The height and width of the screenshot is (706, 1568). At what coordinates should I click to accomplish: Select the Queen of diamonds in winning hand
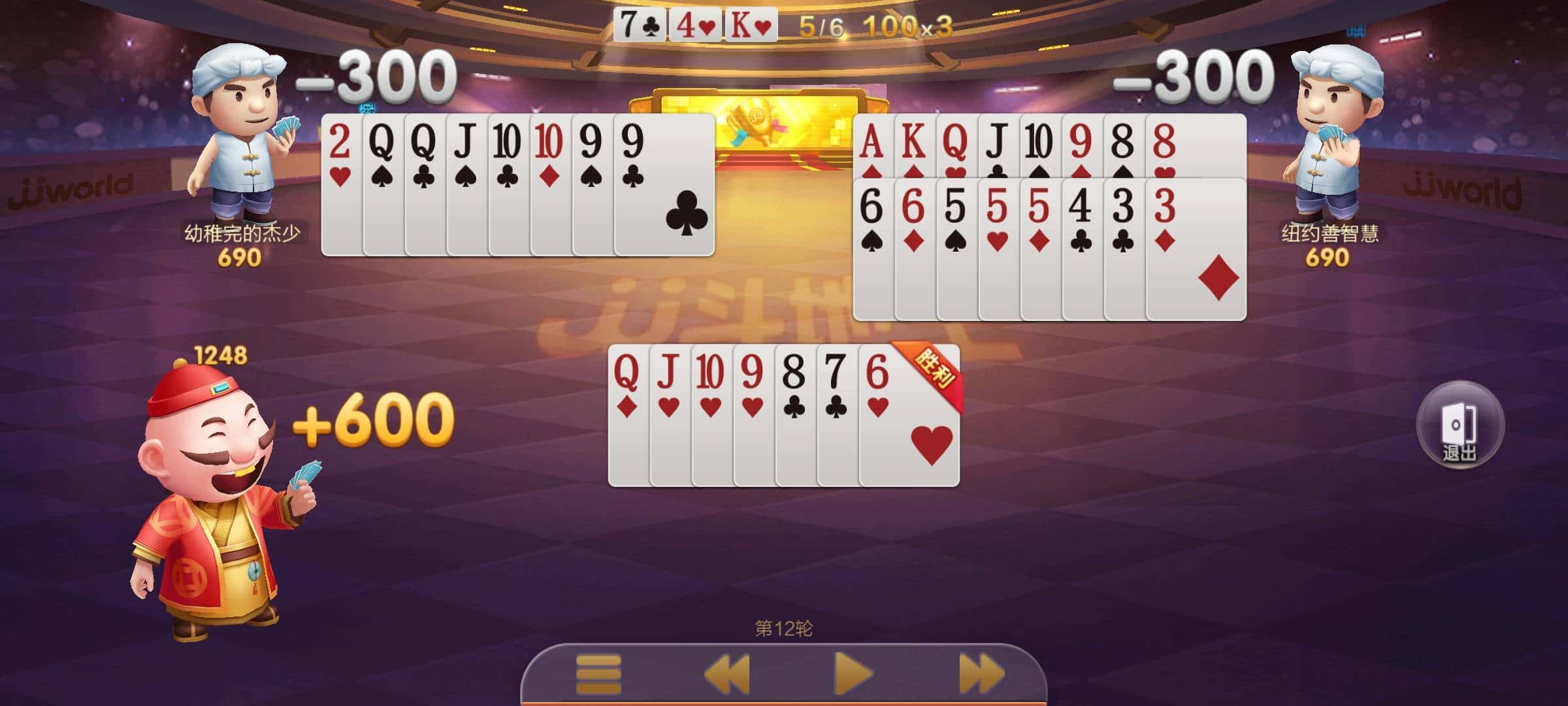pyautogui.click(x=626, y=392)
